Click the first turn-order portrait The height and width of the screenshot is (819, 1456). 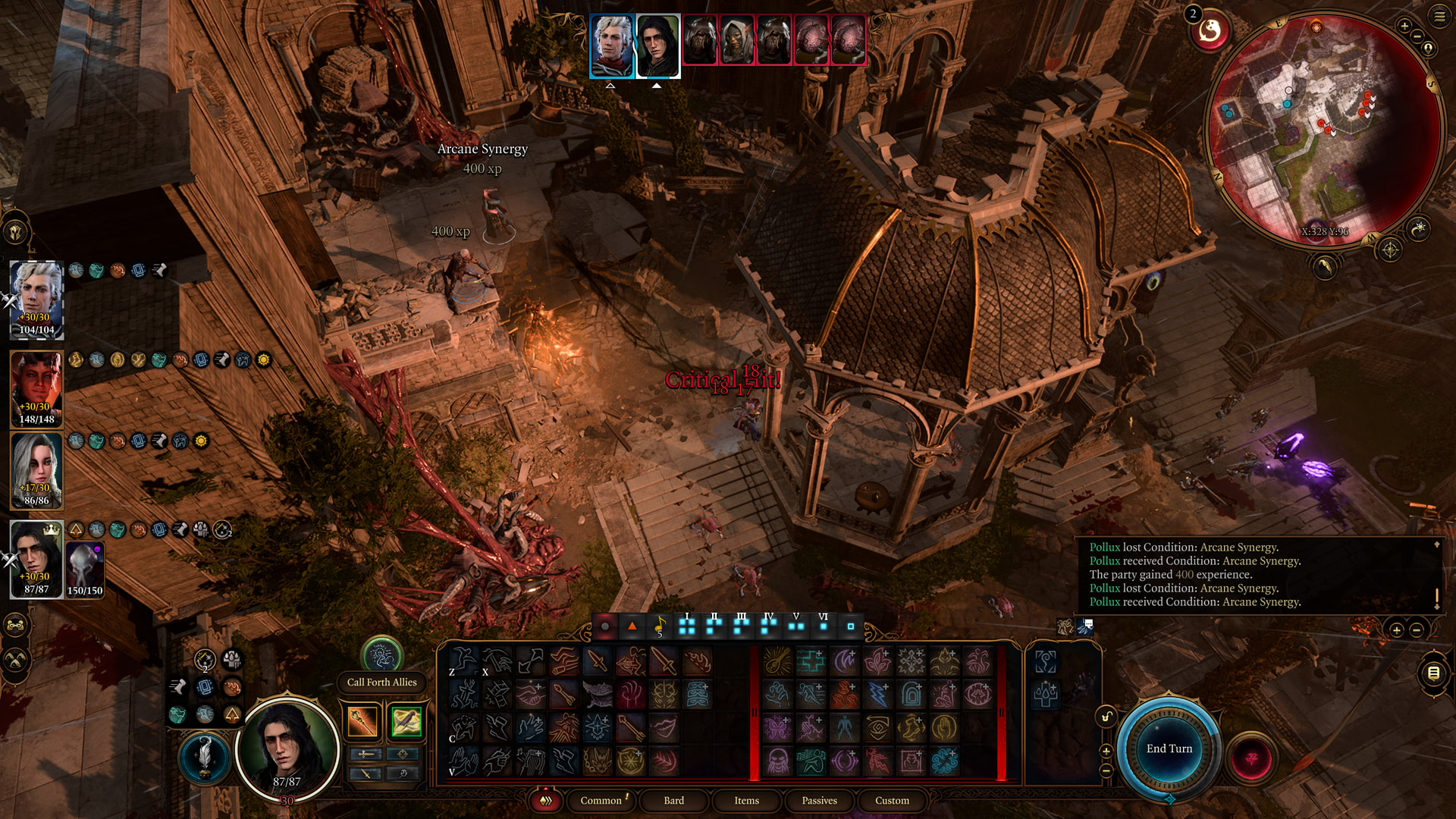(611, 45)
